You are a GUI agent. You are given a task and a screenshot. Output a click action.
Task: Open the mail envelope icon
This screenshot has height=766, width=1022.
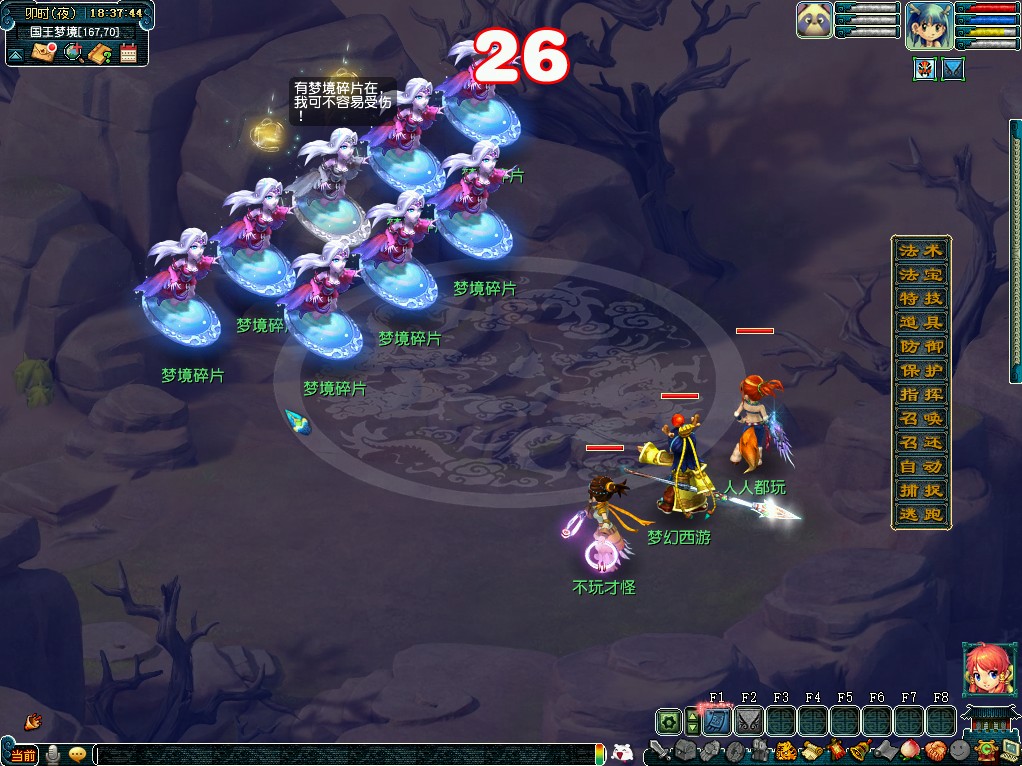pyautogui.click(x=43, y=53)
